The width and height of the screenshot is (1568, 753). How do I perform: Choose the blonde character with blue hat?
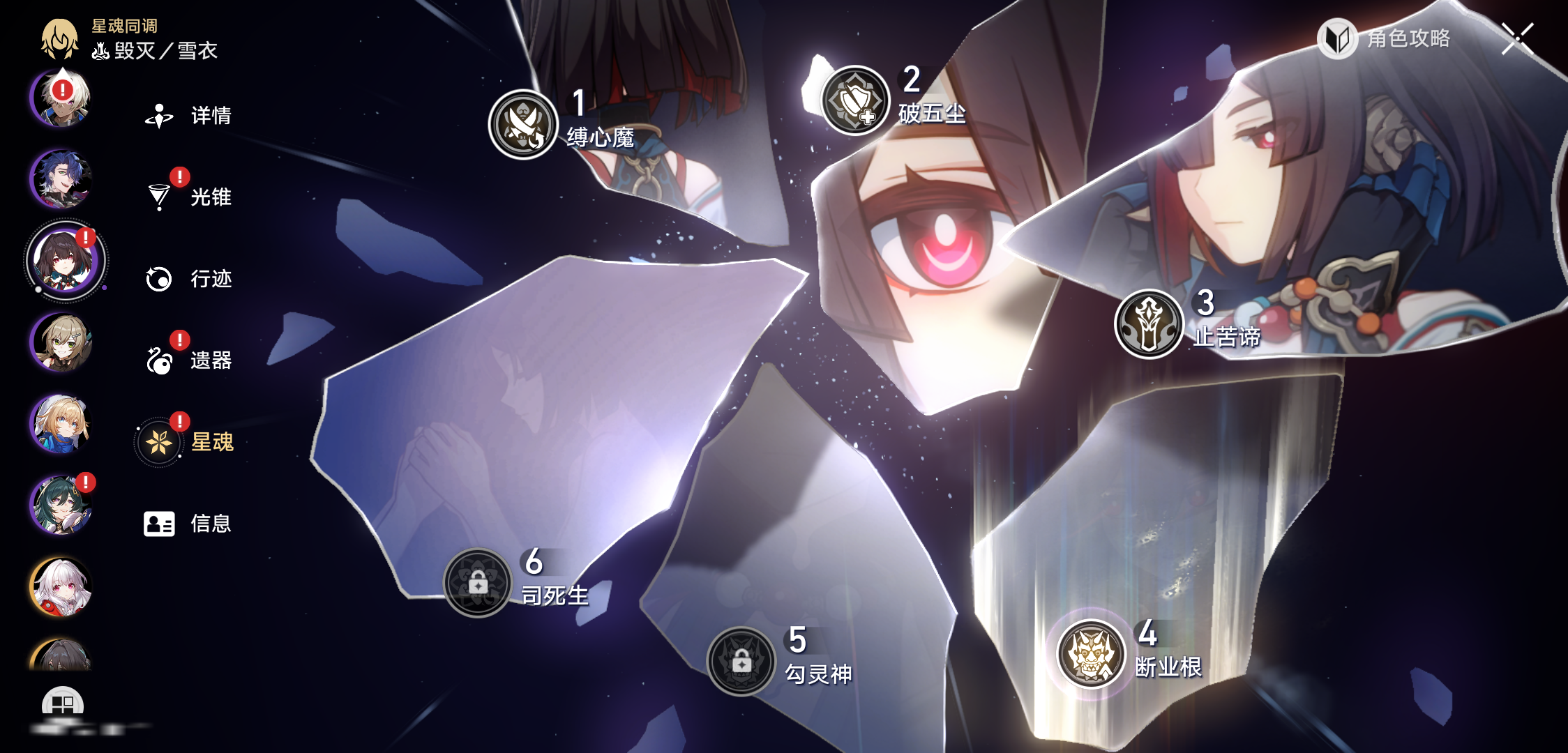61,423
